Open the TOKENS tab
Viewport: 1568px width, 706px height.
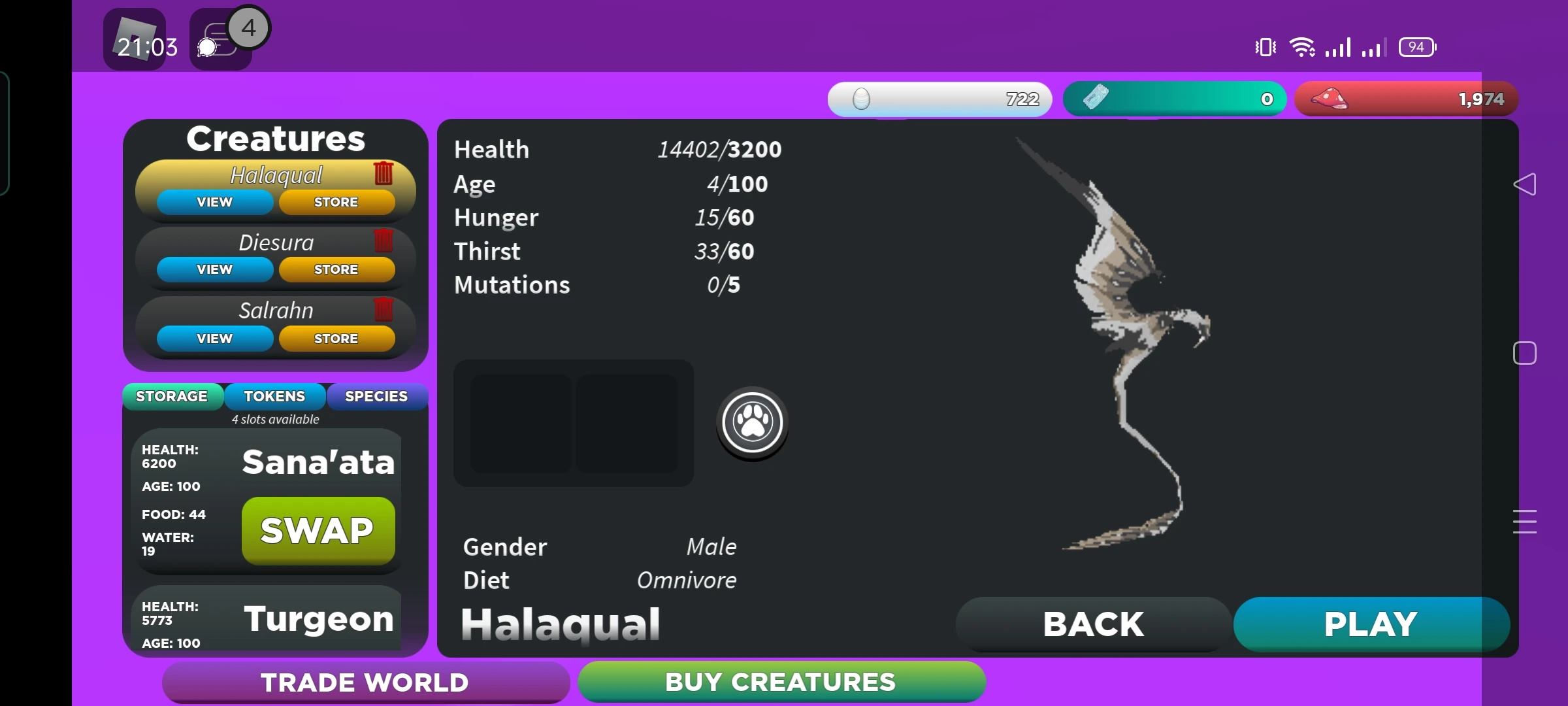click(274, 395)
